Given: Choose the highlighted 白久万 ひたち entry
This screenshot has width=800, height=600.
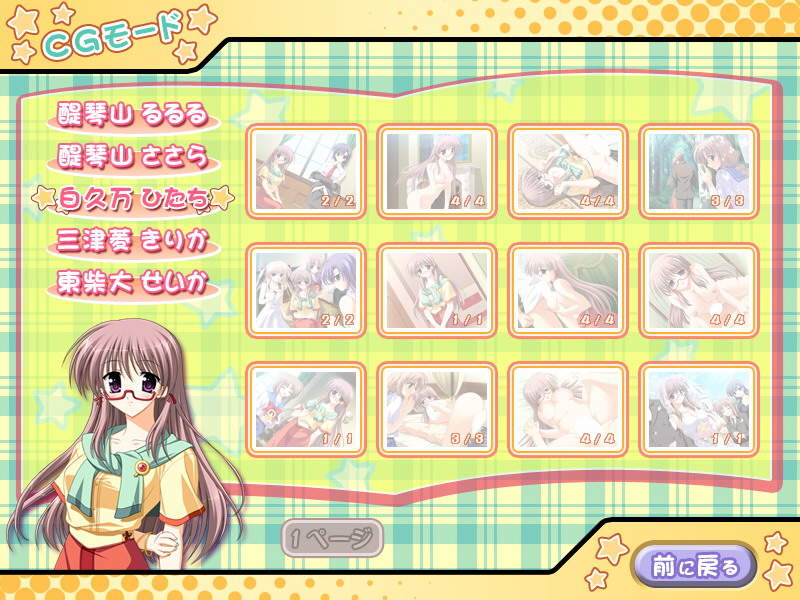Looking at the screenshot, I should (133, 199).
